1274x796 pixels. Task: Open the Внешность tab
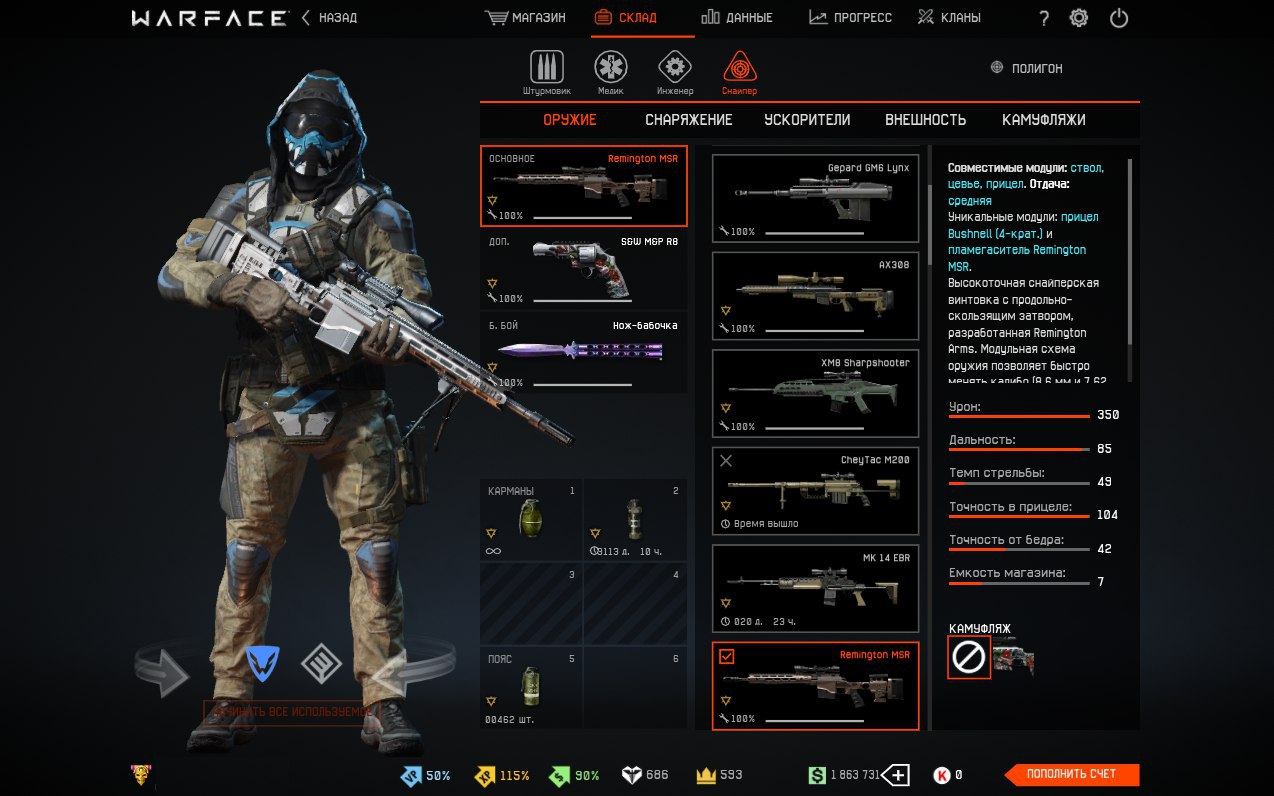pyautogui.click(x=925, y=120)
